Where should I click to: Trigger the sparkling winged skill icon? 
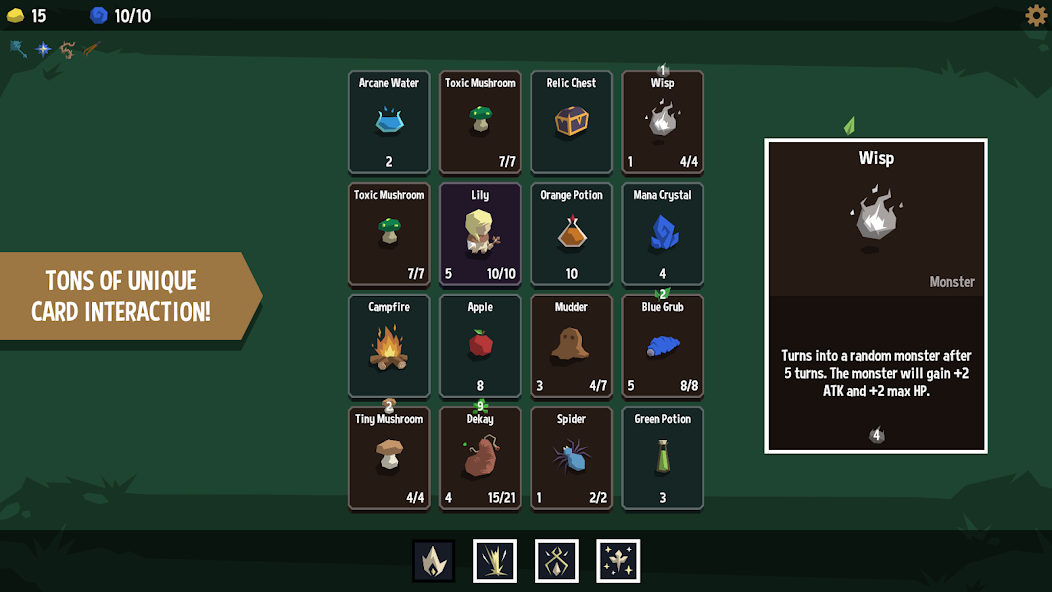(x=618, y=561)
